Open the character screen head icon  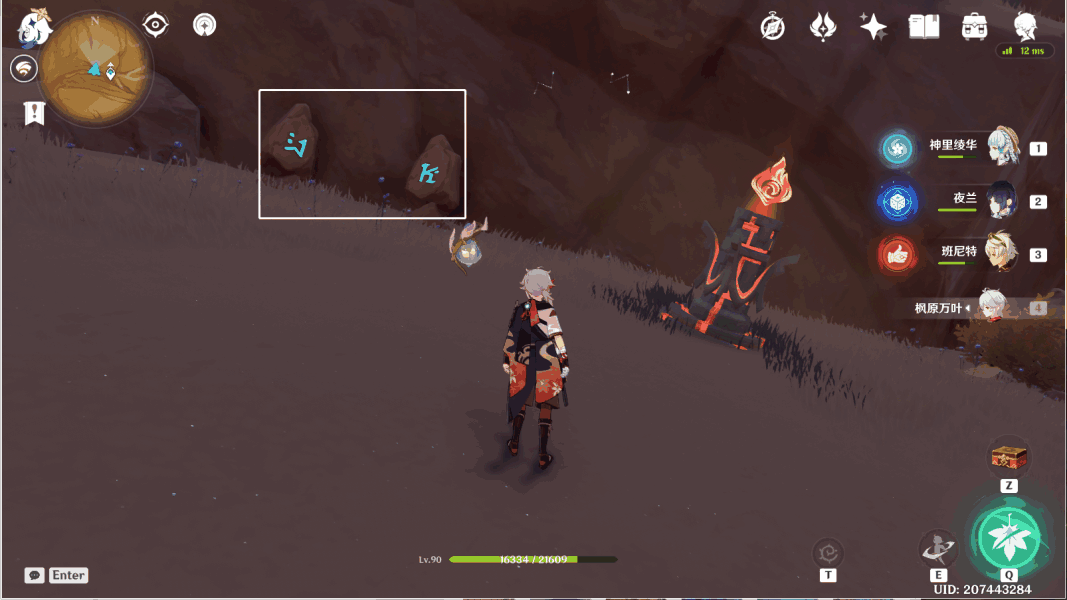point(1025,27)
